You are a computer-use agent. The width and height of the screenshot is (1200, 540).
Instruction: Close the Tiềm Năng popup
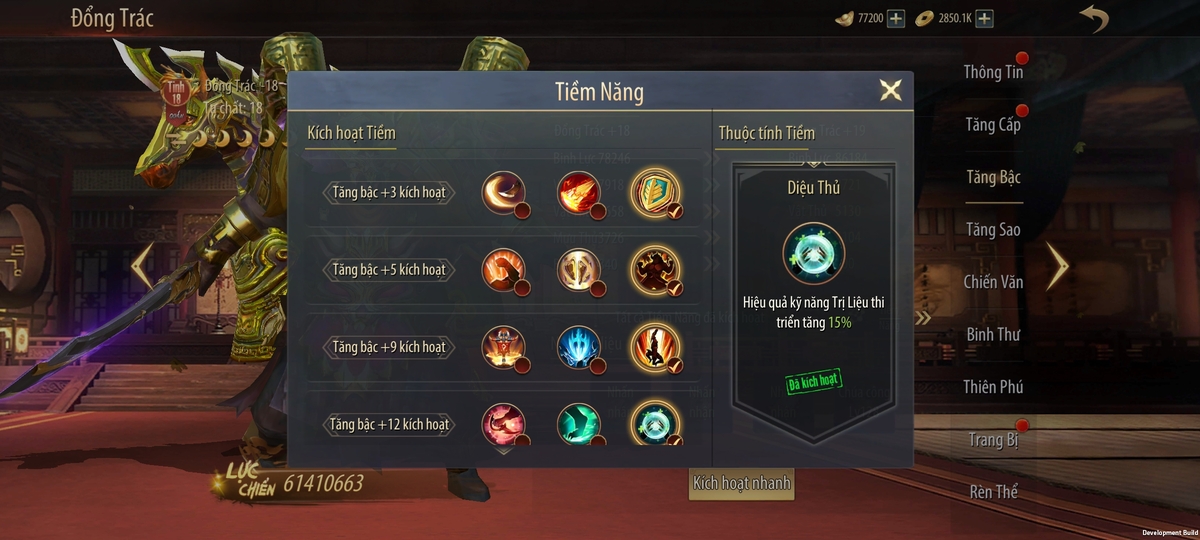coord(890,91)
